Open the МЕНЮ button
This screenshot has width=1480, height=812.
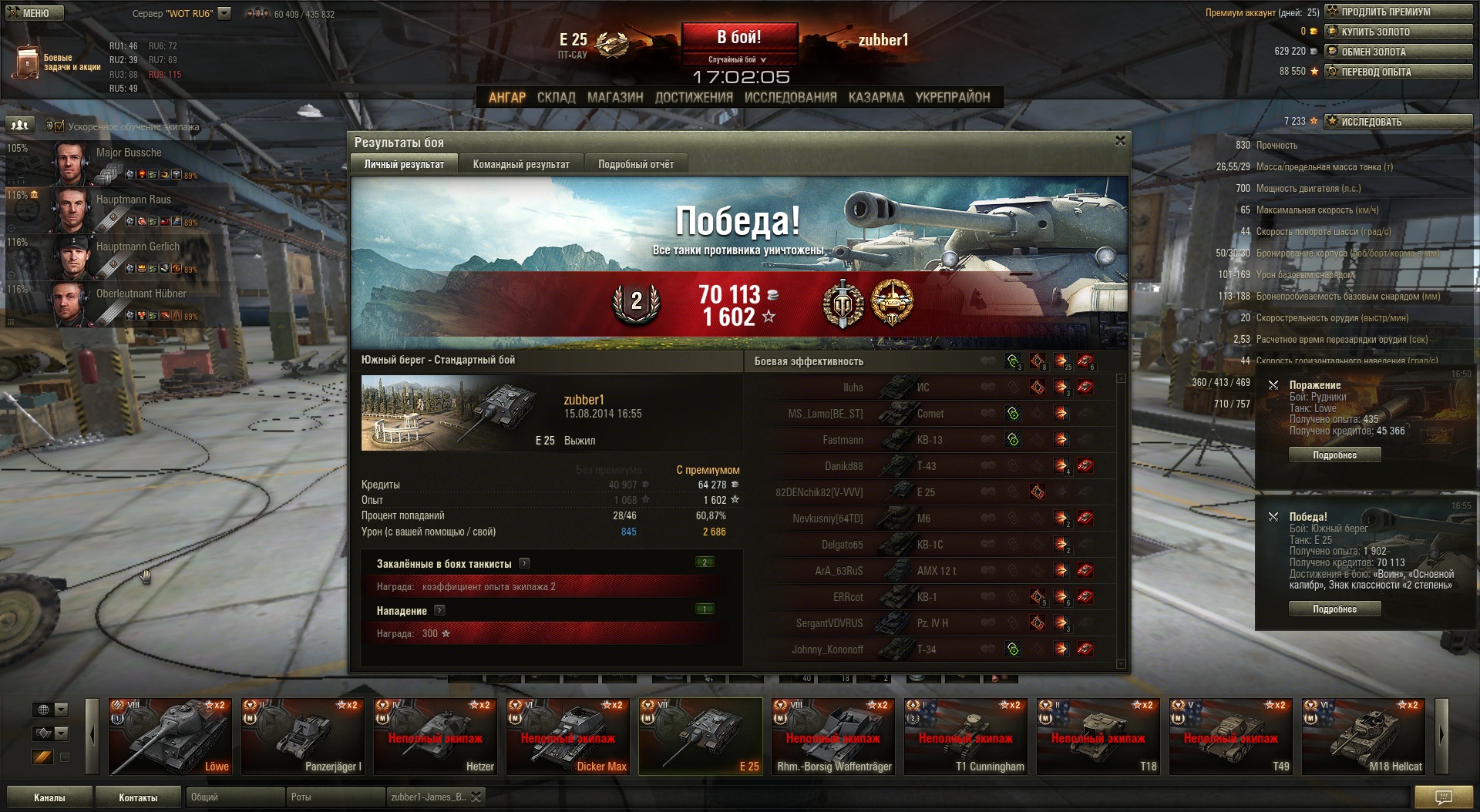tap(32, 13)
